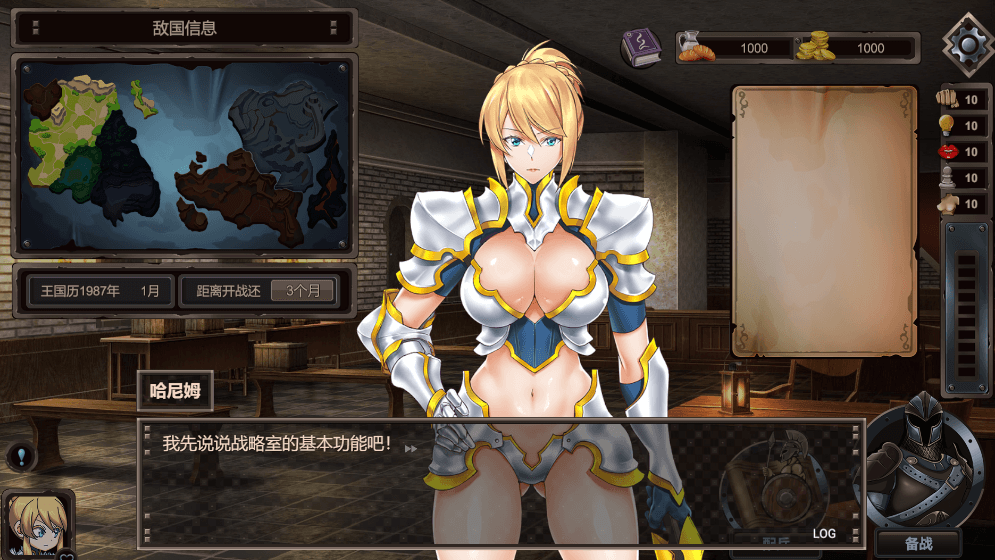Click the exclamation mark hint icon

(20, 458)
